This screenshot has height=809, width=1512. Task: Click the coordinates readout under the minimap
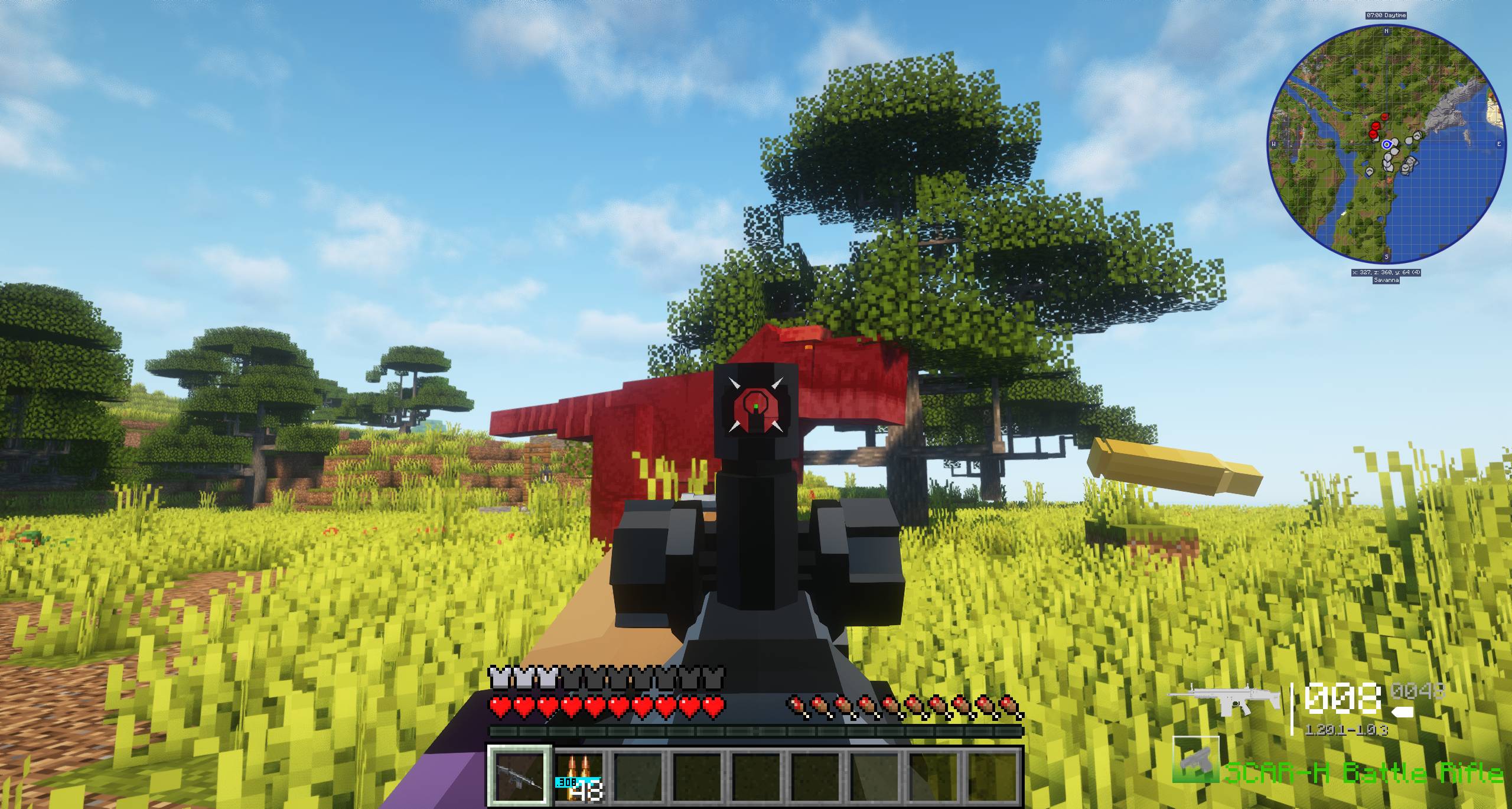click(x=1387, y=272)
